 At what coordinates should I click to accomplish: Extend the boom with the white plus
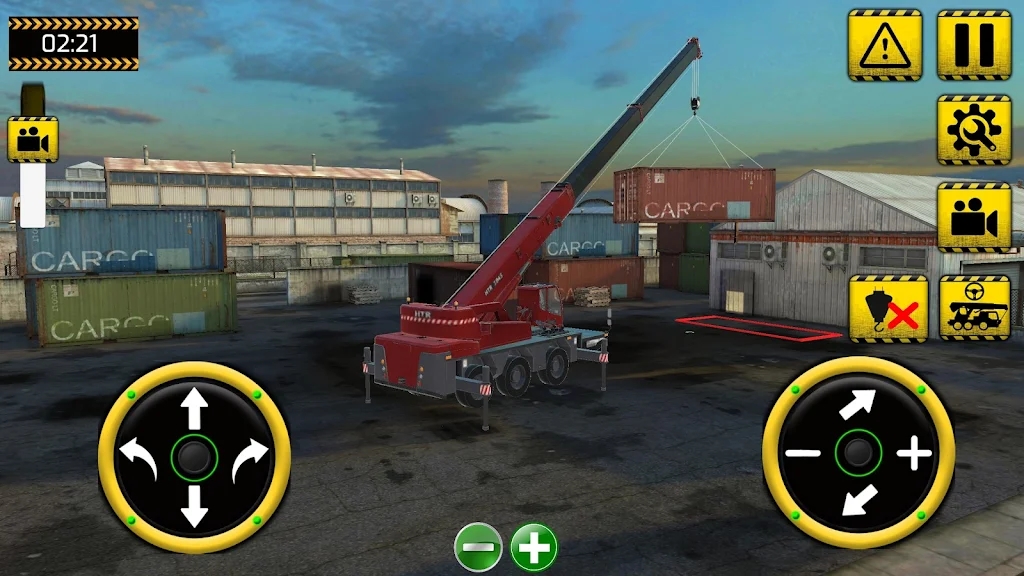pos(914,454)
